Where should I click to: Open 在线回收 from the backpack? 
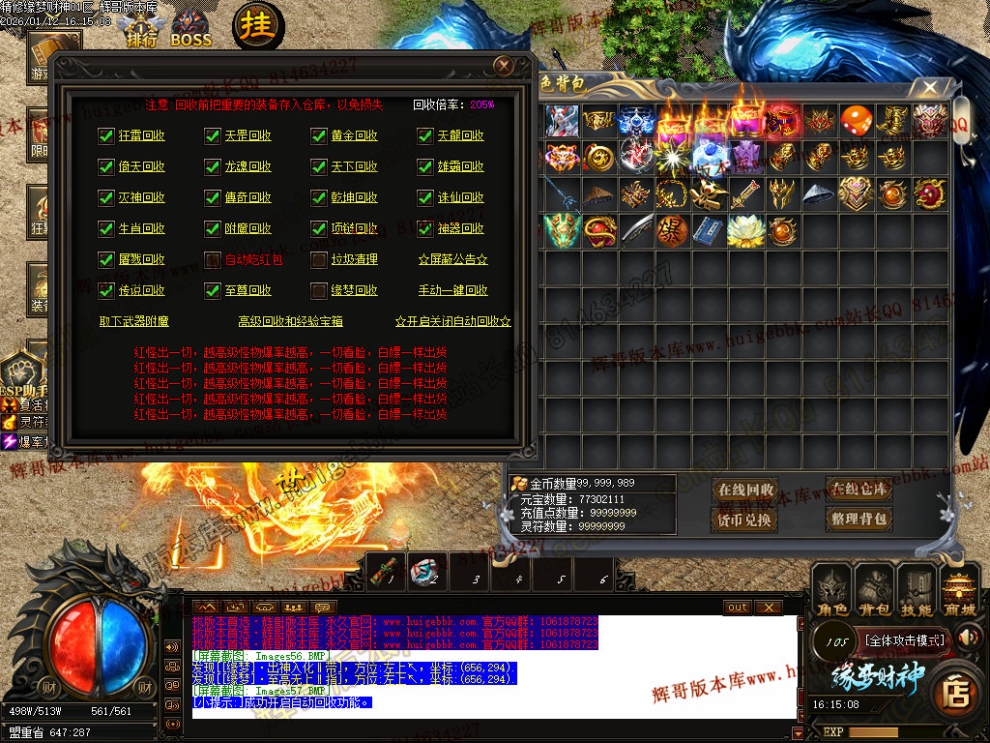tap(745, 490)
